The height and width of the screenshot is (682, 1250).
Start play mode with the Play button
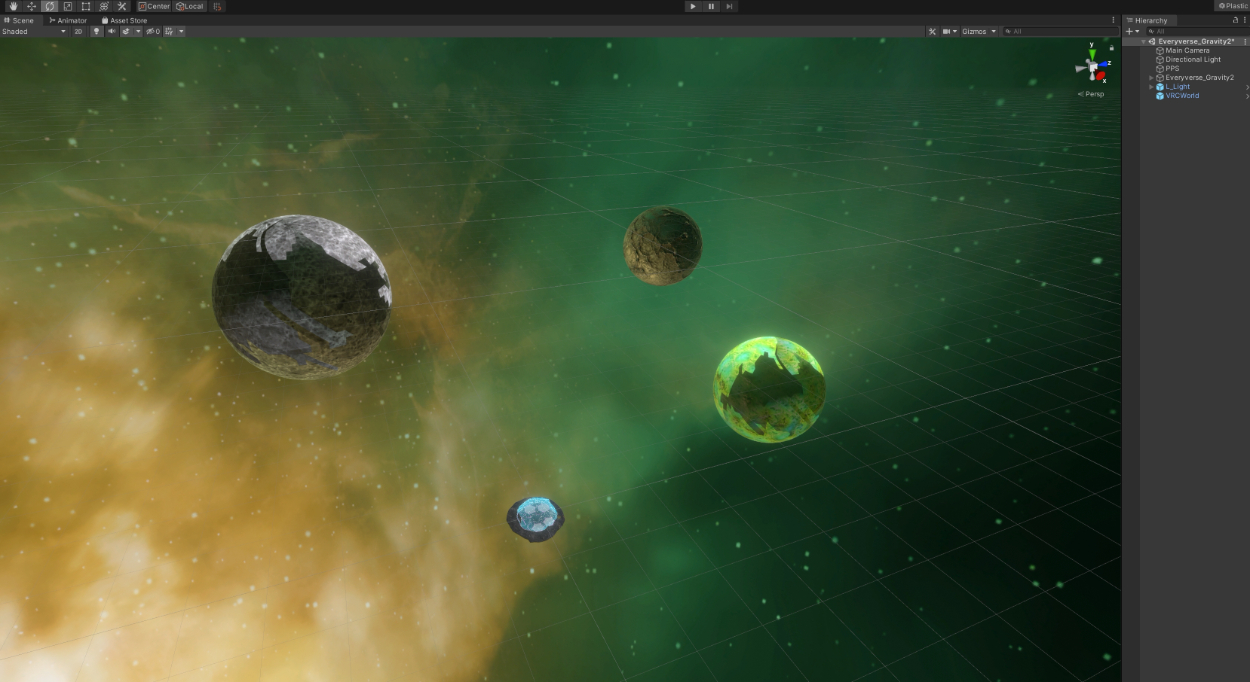tap(692, 6)
